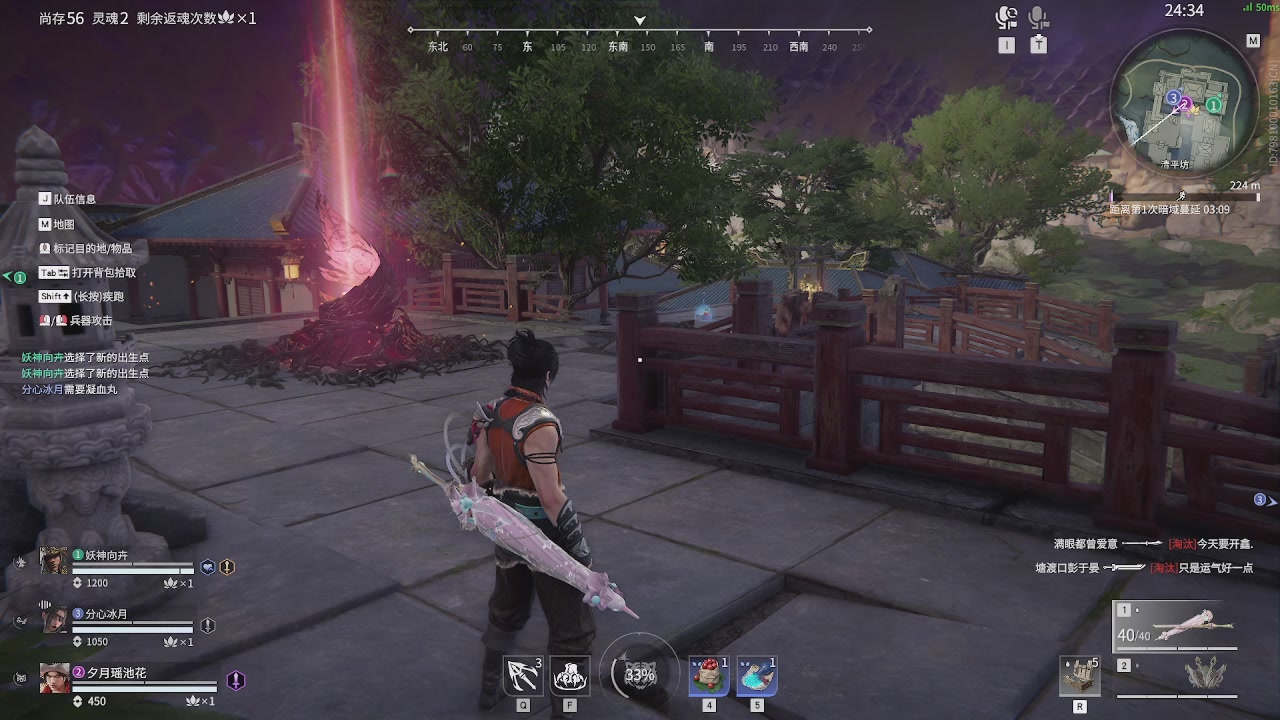
Task: Switch to the second weapon slot
Action: click(1176, 674)
